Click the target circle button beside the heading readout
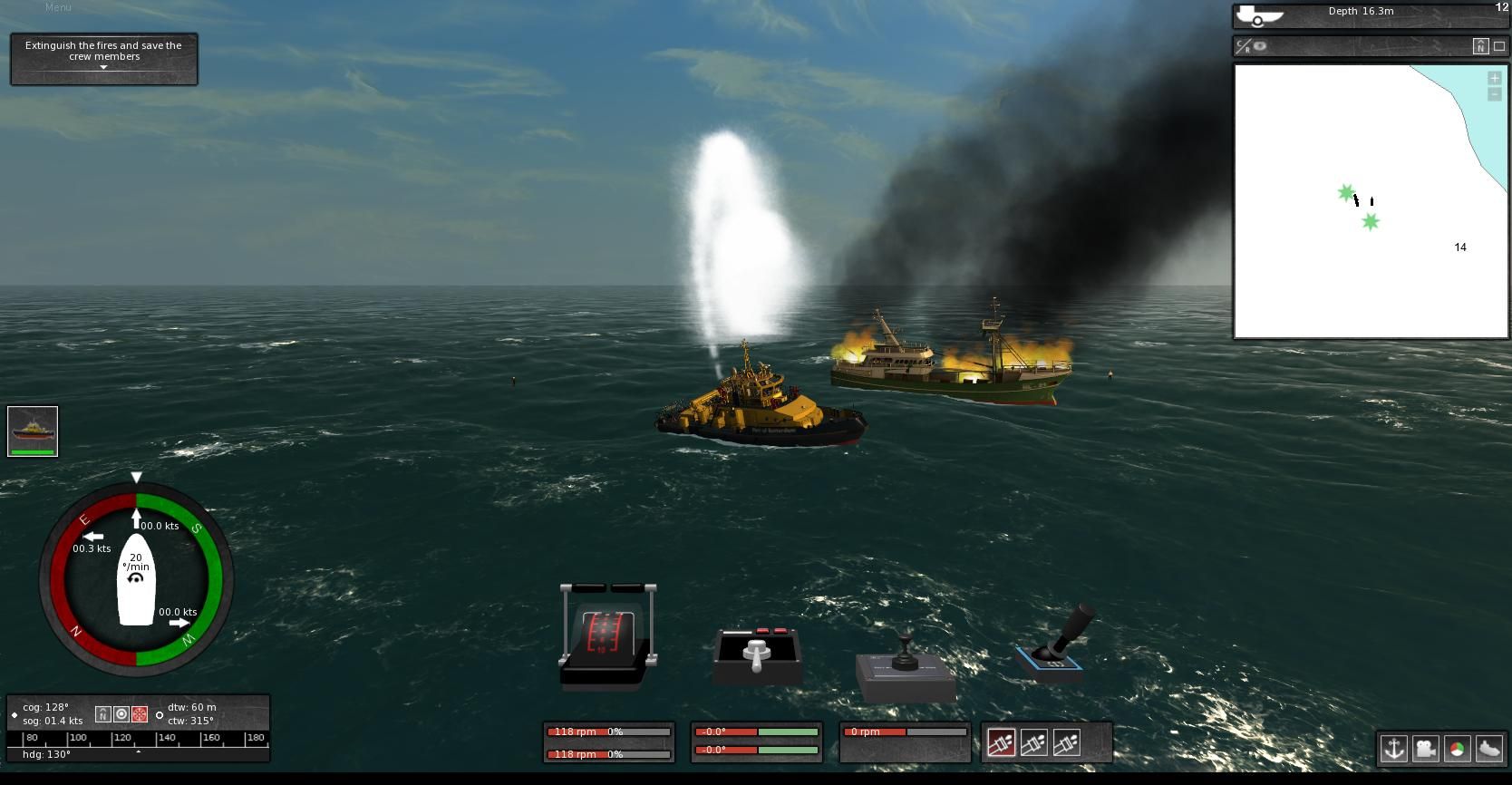 tap(121, 713)
